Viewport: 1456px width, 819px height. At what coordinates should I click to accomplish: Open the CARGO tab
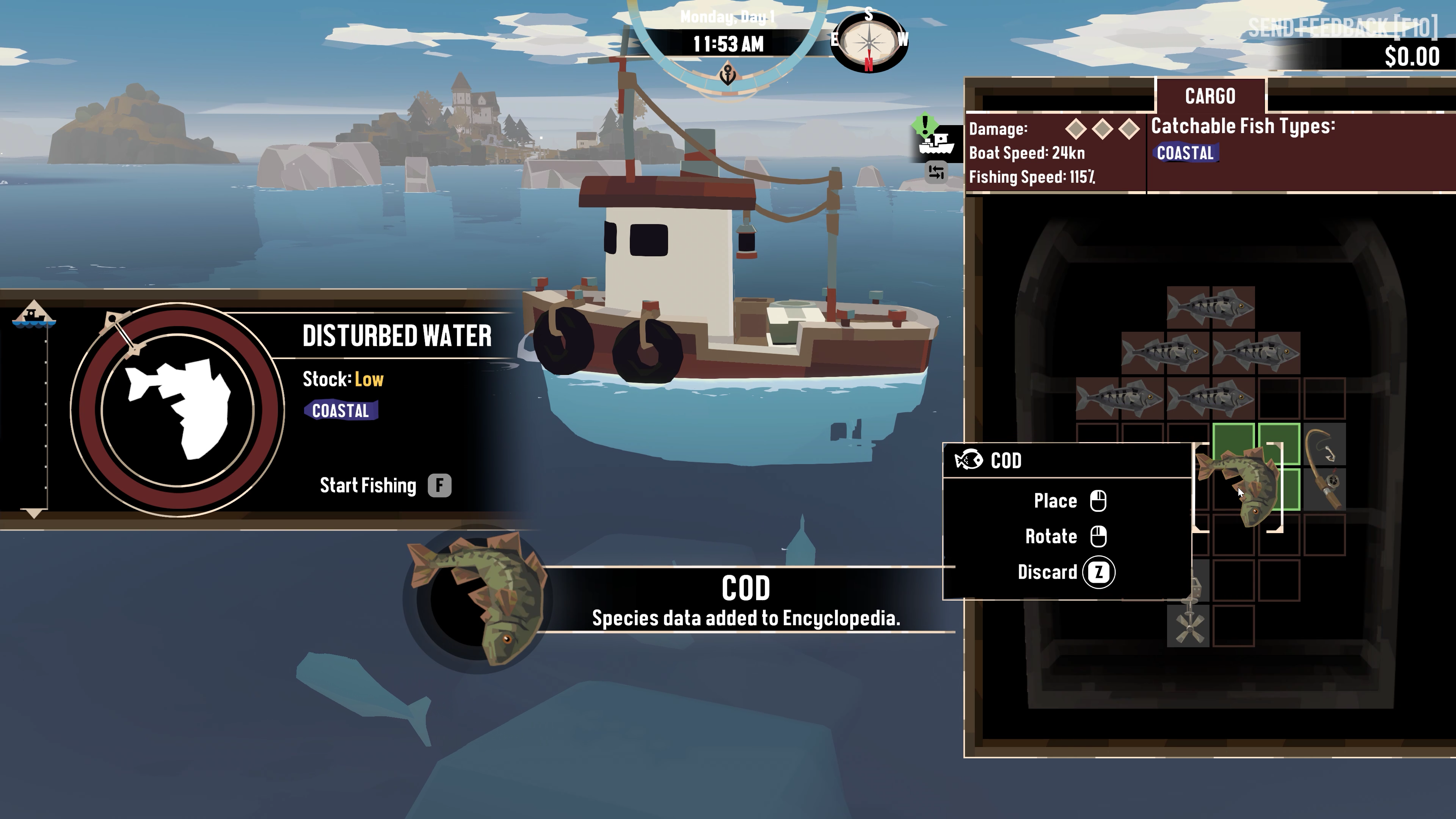point(1210,96)
